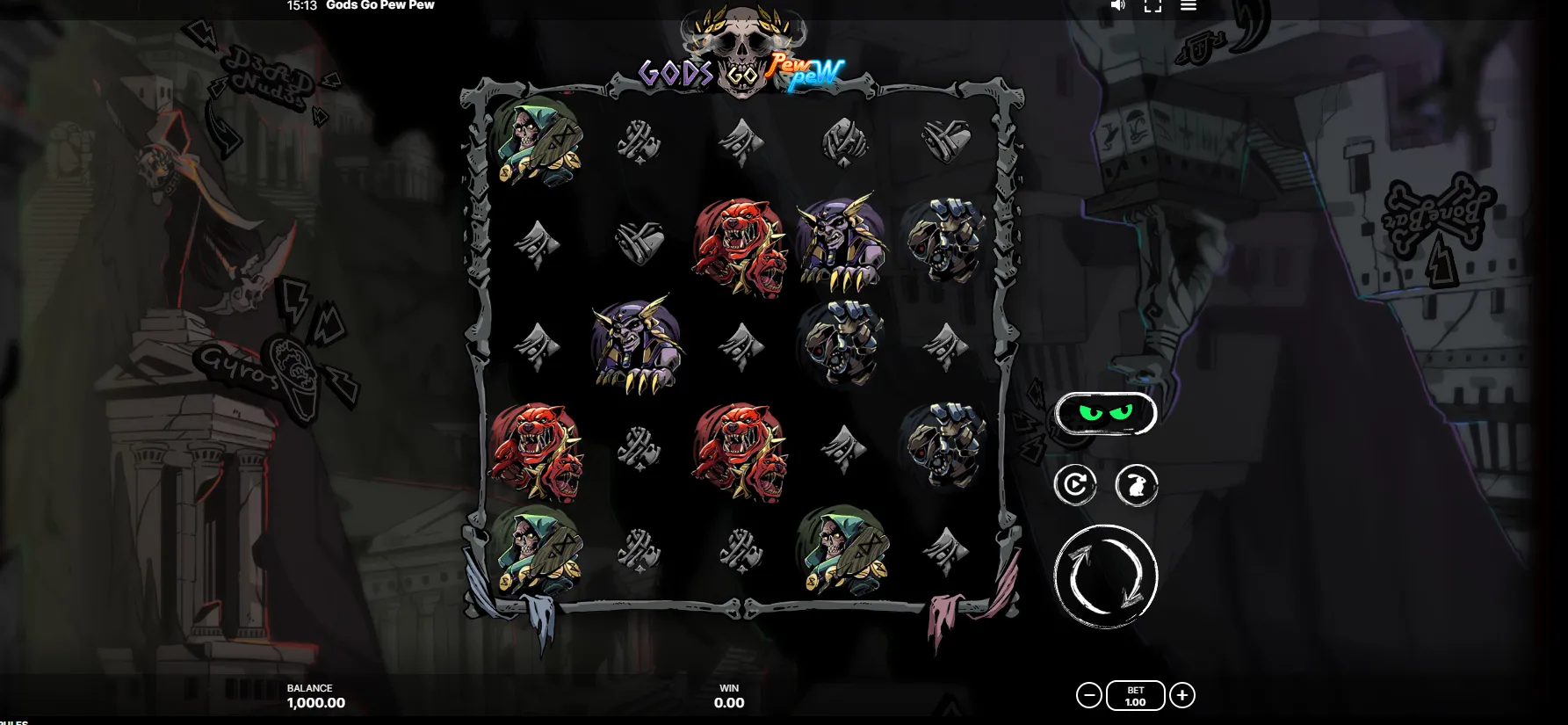This screenshot has width=1568, height=725.
Task: Increase the bet with the plus button
Action: [x=1182, y=696]
